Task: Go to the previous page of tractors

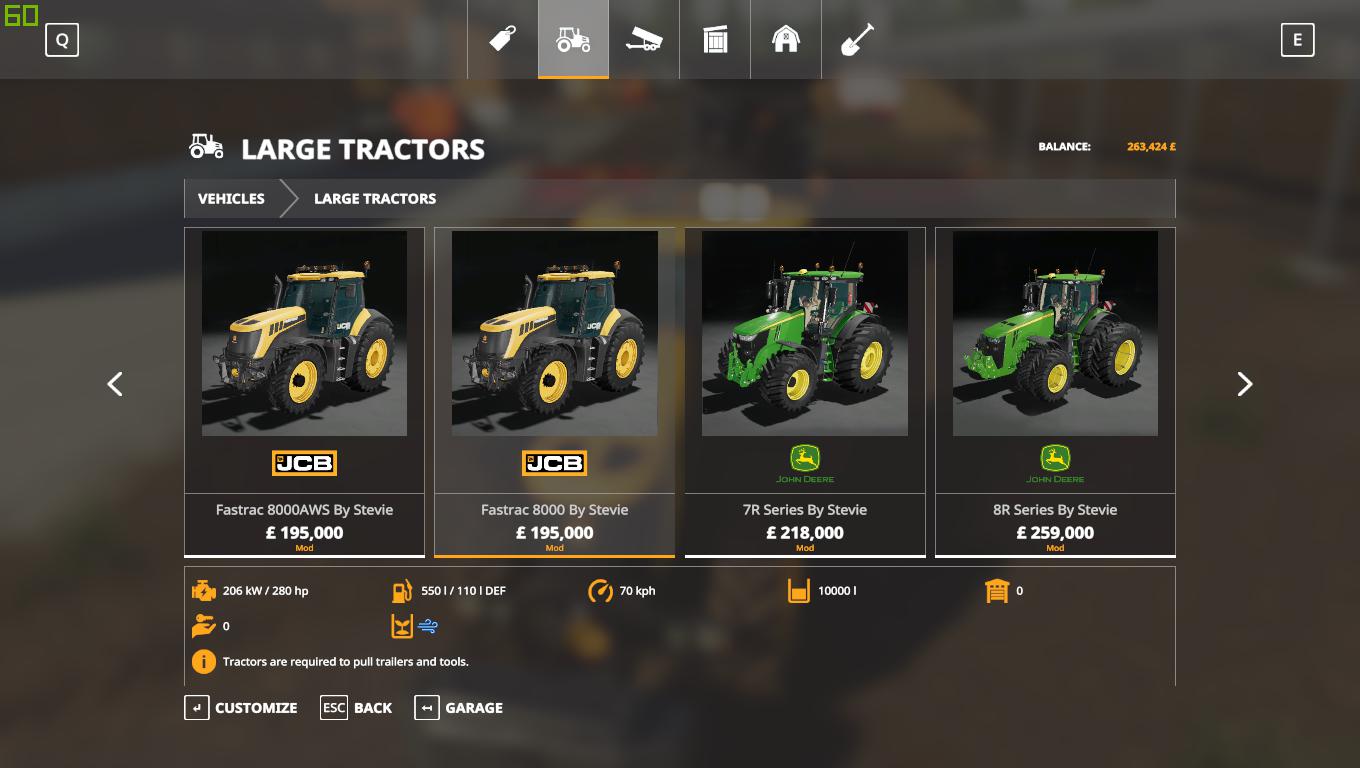Action: 115,384
